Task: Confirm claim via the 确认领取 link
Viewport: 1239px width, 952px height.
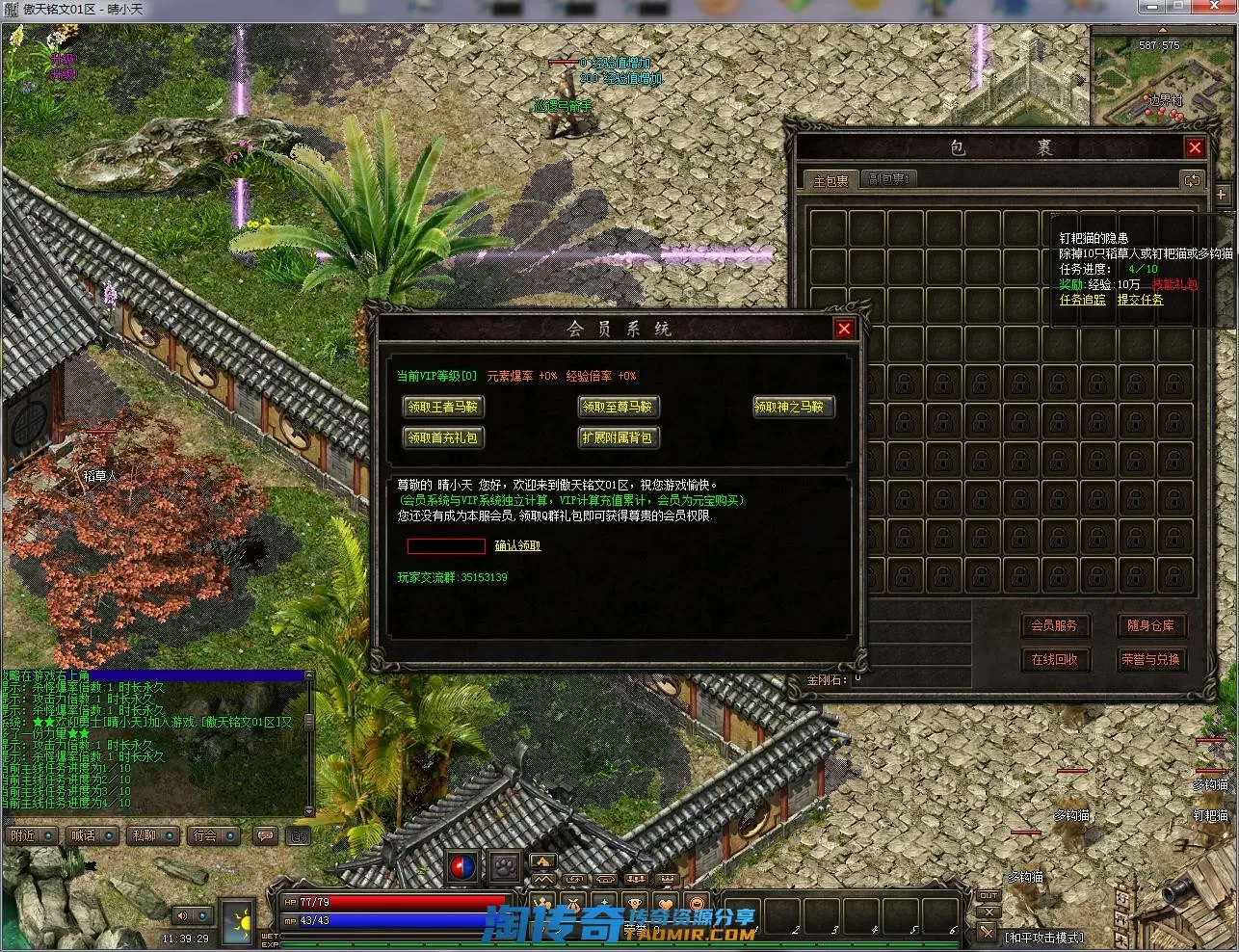Action: pos(517,546)
